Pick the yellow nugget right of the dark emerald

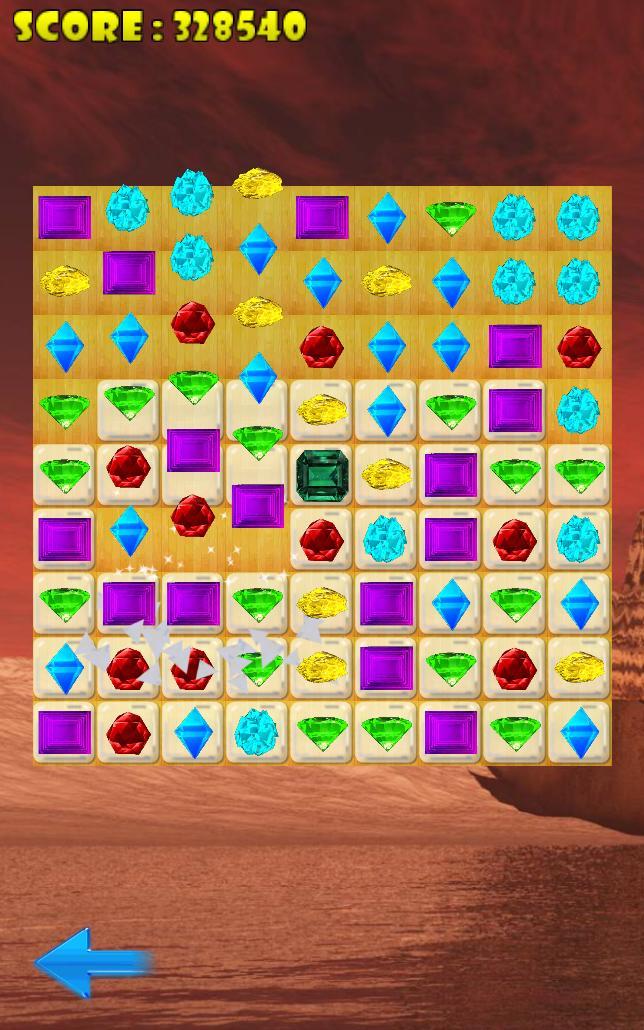pyautogui.click(x=386, y=475)
